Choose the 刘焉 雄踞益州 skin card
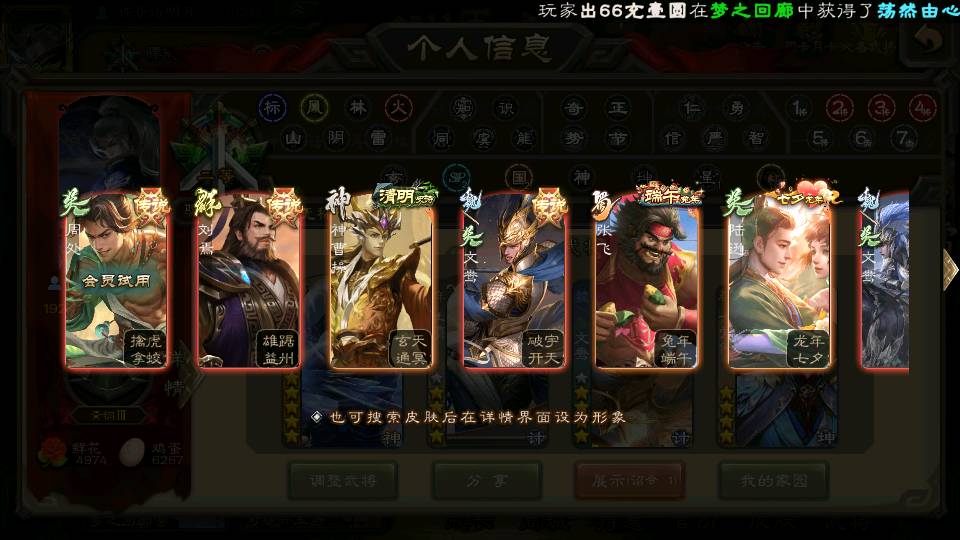This screenshot has height=540, width=960. [x=249, y=280]
